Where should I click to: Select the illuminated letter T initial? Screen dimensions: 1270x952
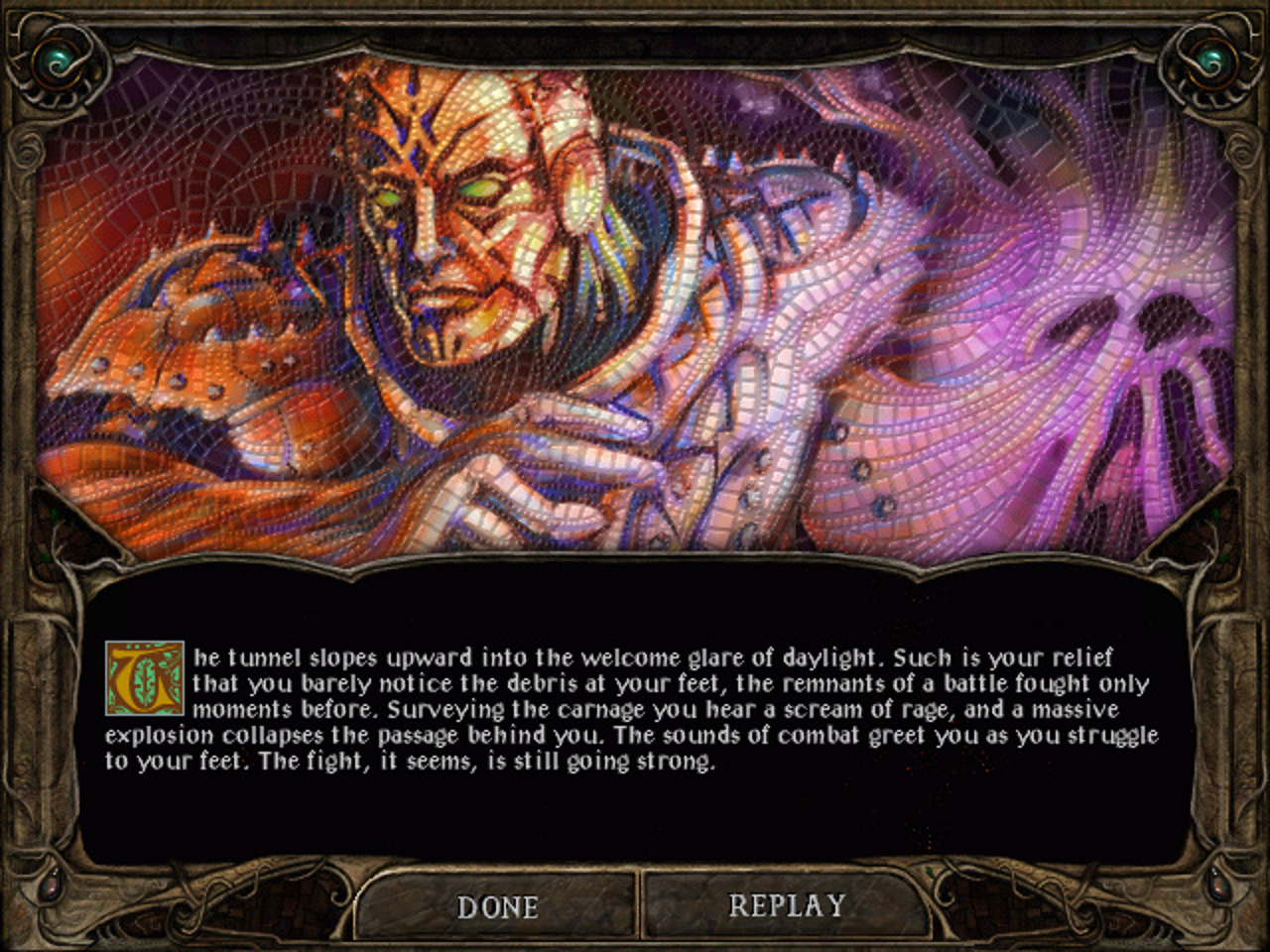point(147,676)
